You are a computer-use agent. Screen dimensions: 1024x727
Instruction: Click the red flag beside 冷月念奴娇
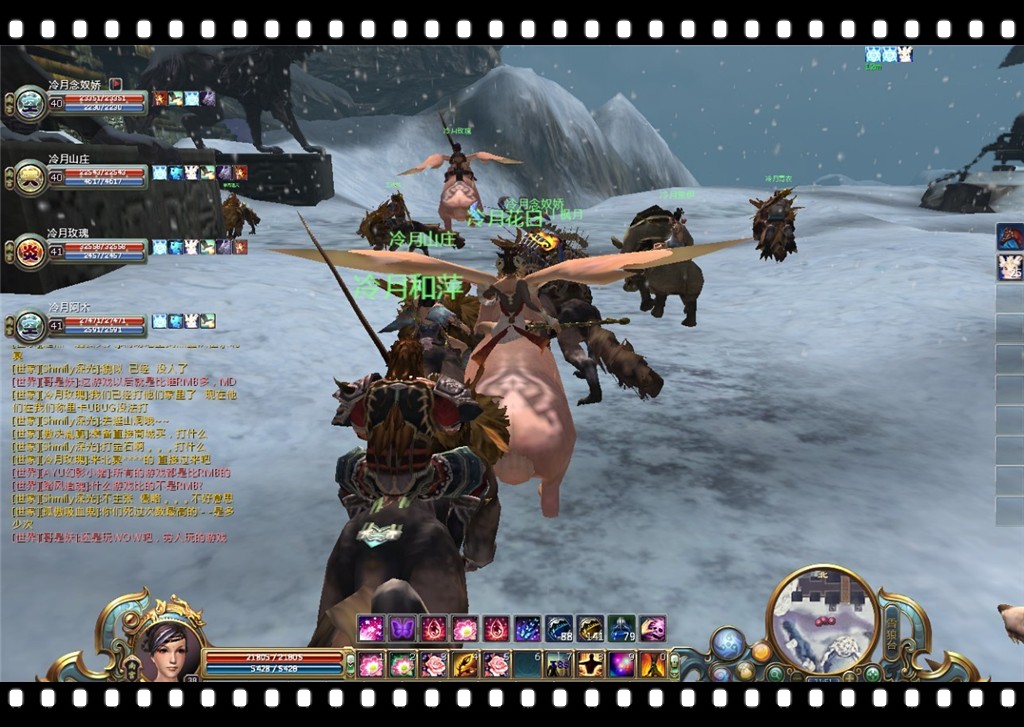click(115, 84)
